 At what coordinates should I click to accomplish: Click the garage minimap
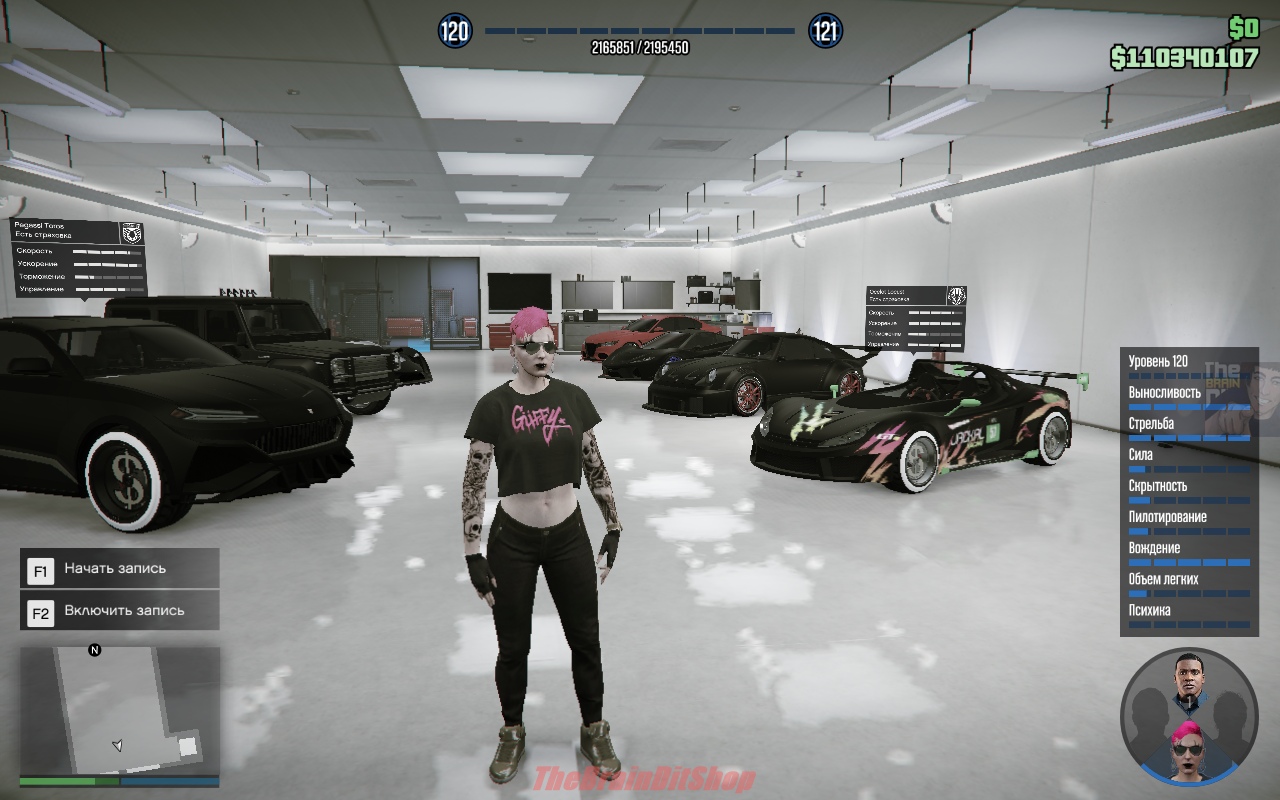119,710
